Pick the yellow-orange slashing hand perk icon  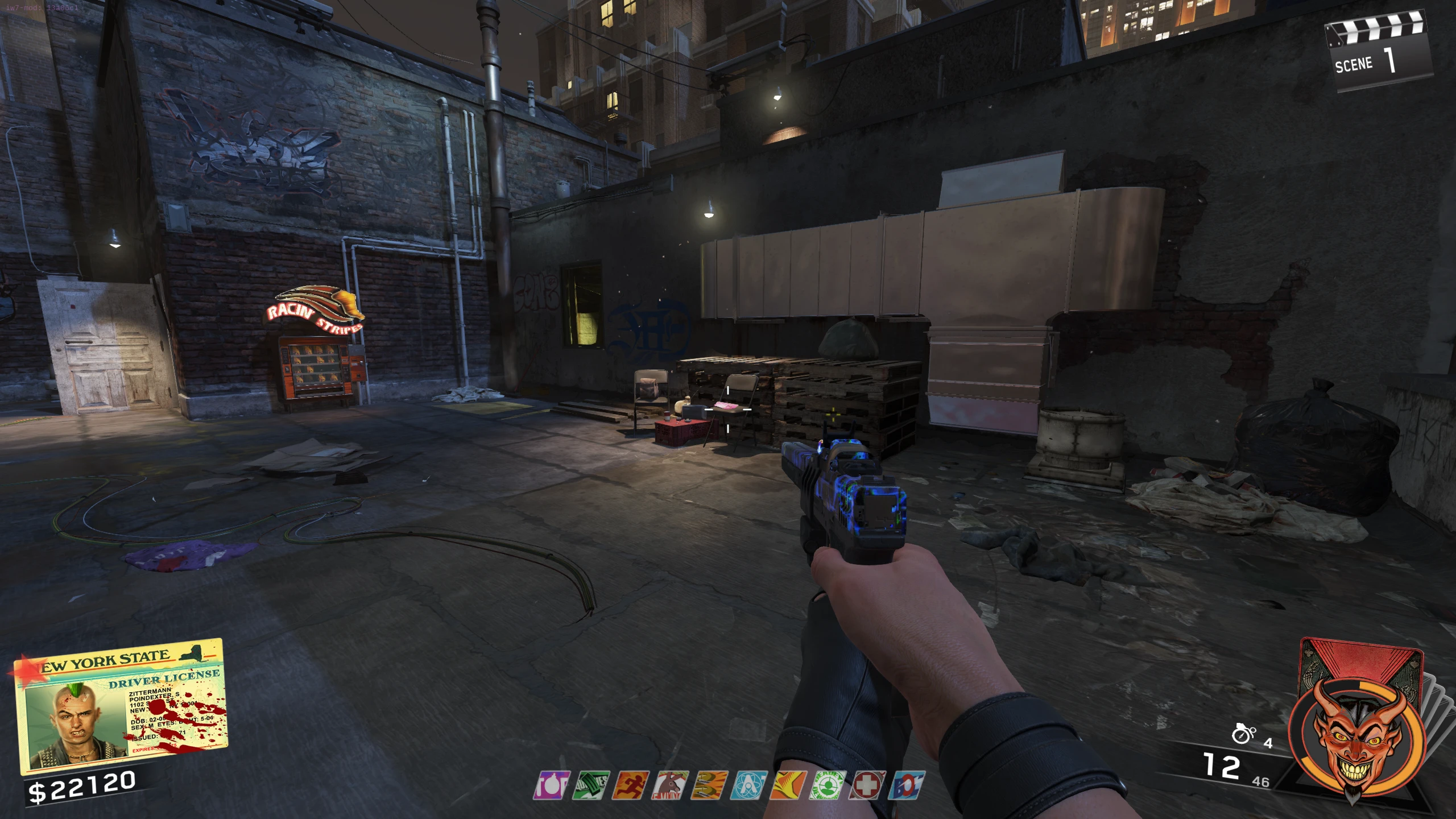pos(788,785)
